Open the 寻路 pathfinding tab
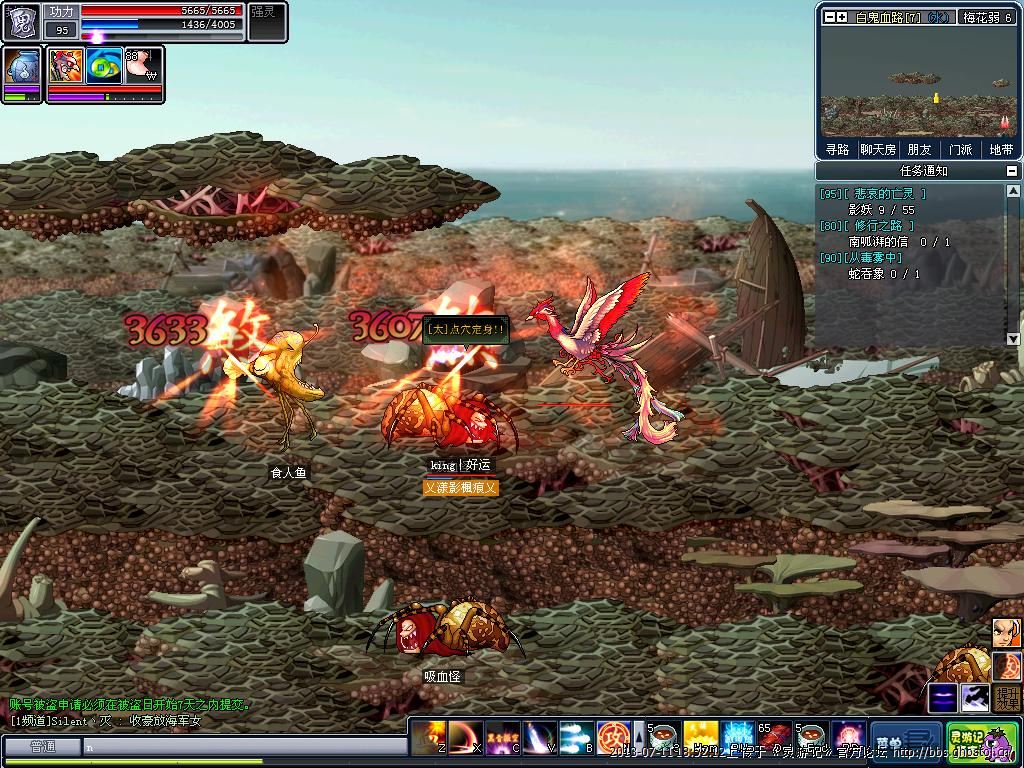This screenshot has width=1024, height=768. coord(837,150)
